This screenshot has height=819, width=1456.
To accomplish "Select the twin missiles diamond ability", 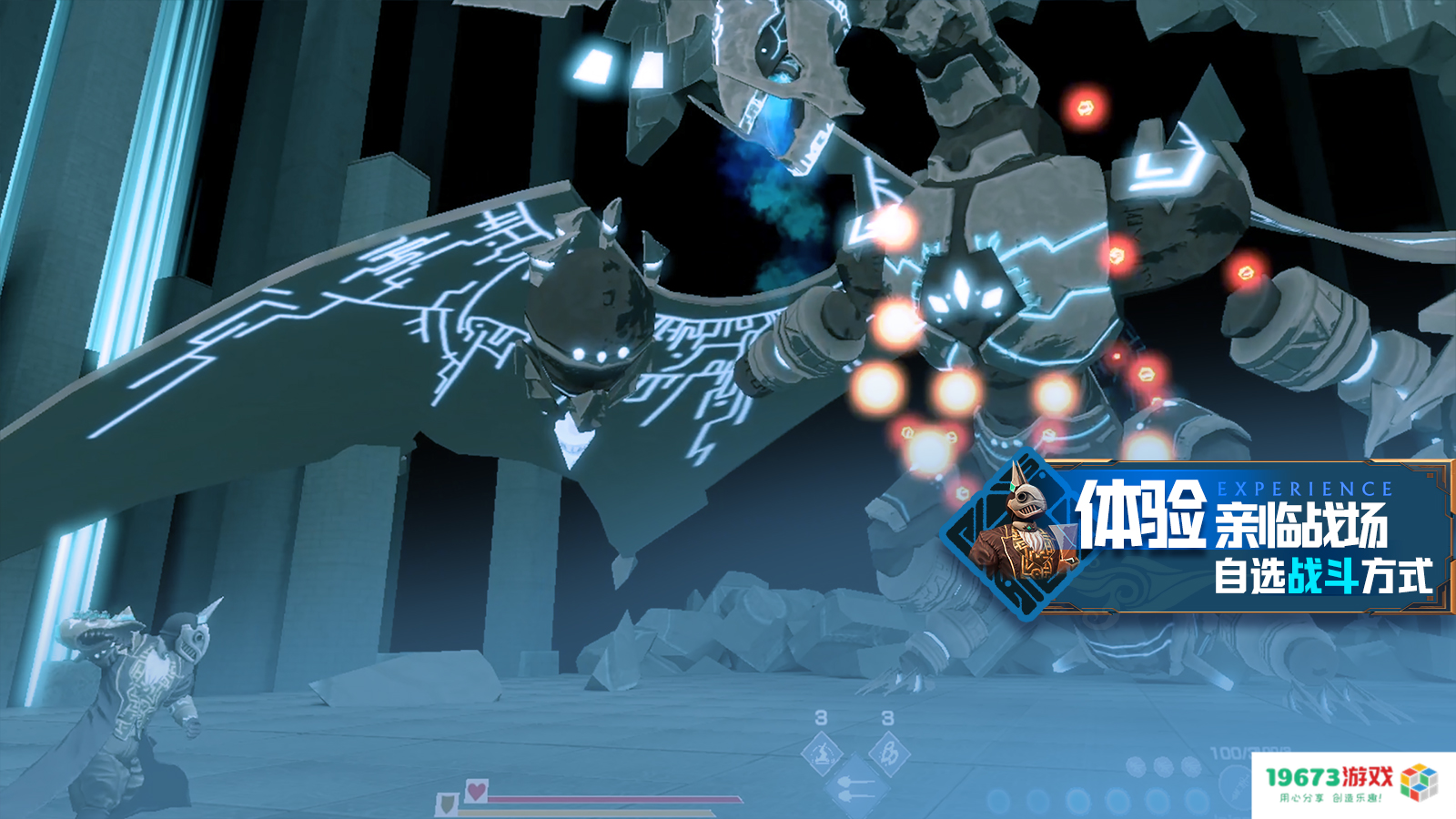I will click(x=854, y=788).
